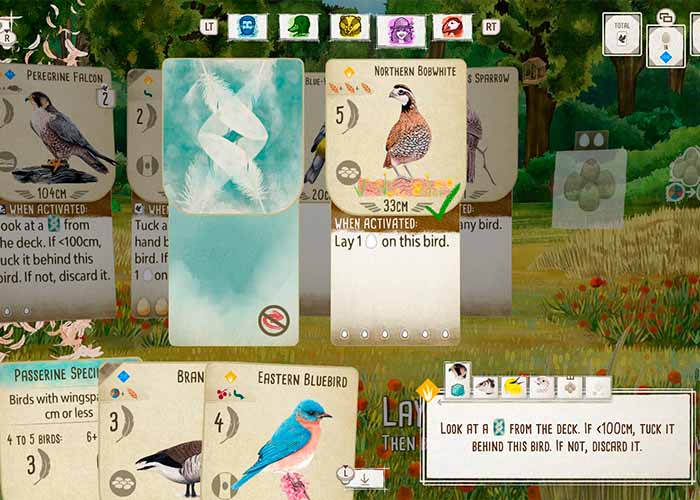Select the blue player avatar tab
This screenshot has height=500, width=700.
(247, 27)
